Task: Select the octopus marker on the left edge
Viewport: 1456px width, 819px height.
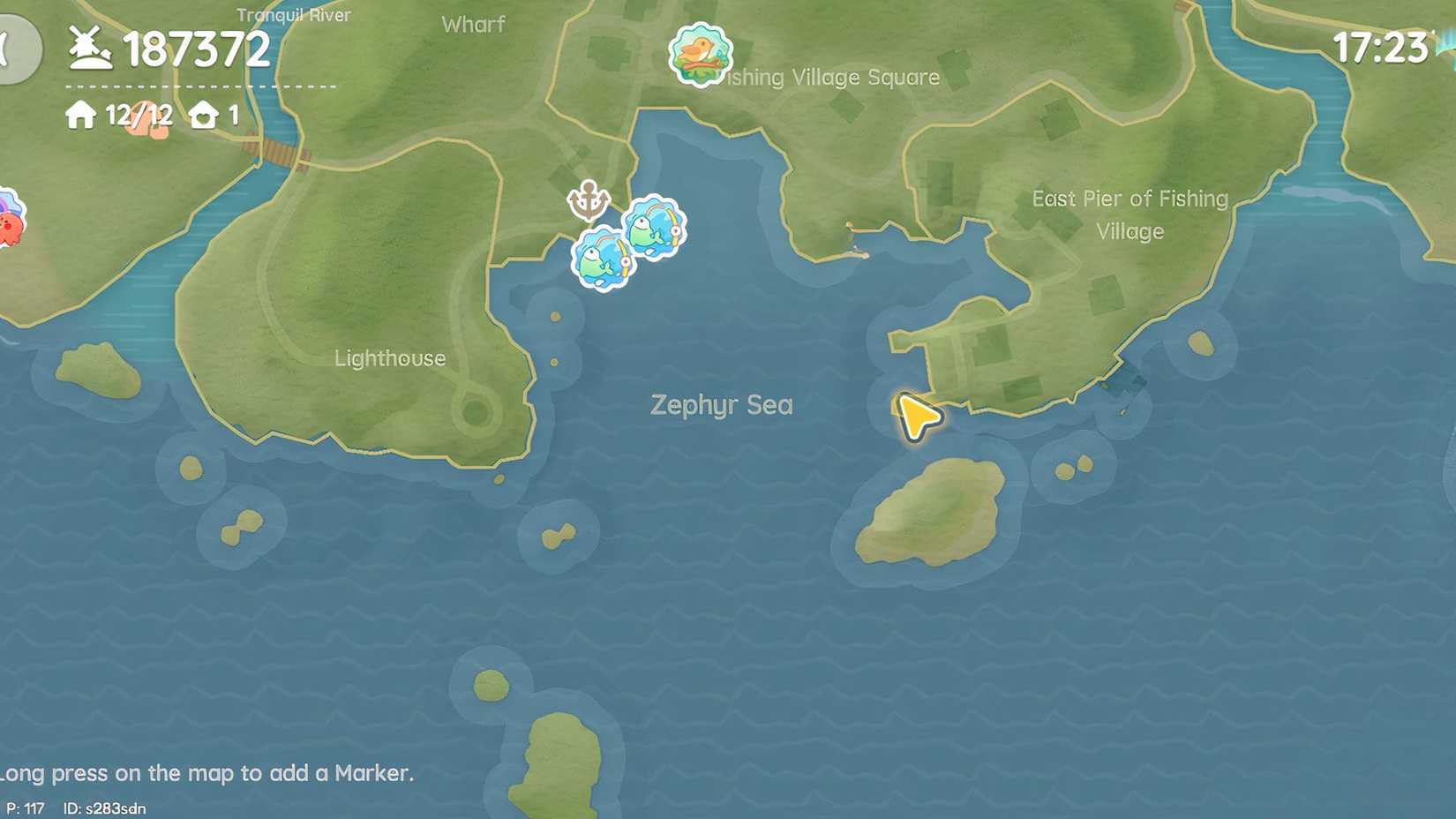Action: (x=11, y=222)
